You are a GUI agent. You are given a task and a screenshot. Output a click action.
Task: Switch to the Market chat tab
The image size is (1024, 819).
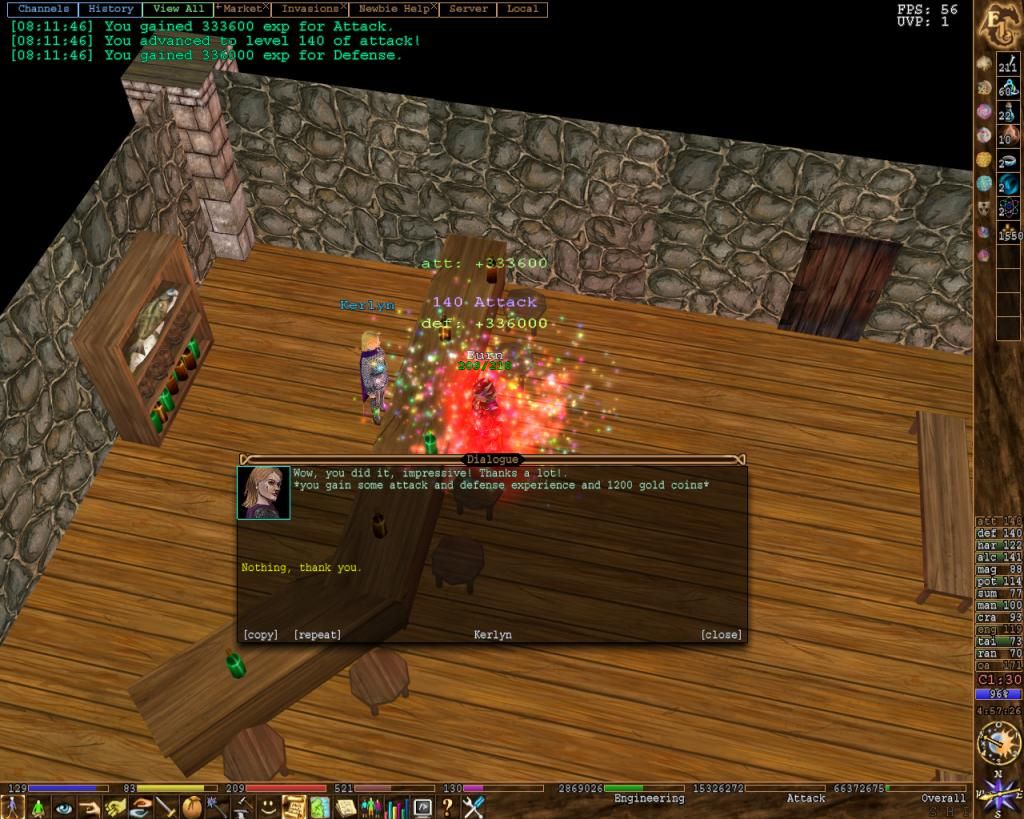[242, 9]
